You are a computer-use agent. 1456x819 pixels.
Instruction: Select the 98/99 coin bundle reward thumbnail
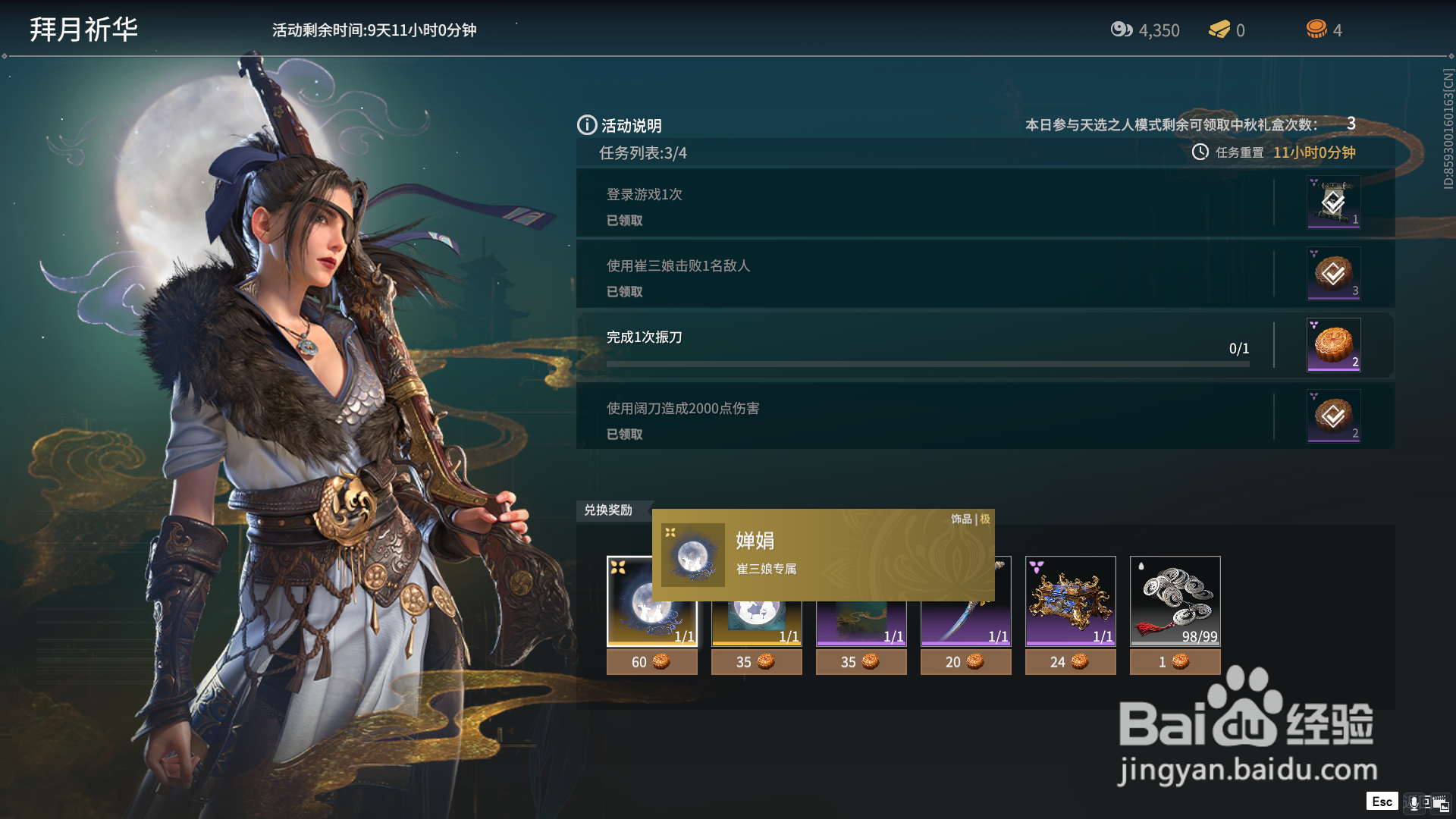pyautogui.click(x=1175, y=601)
